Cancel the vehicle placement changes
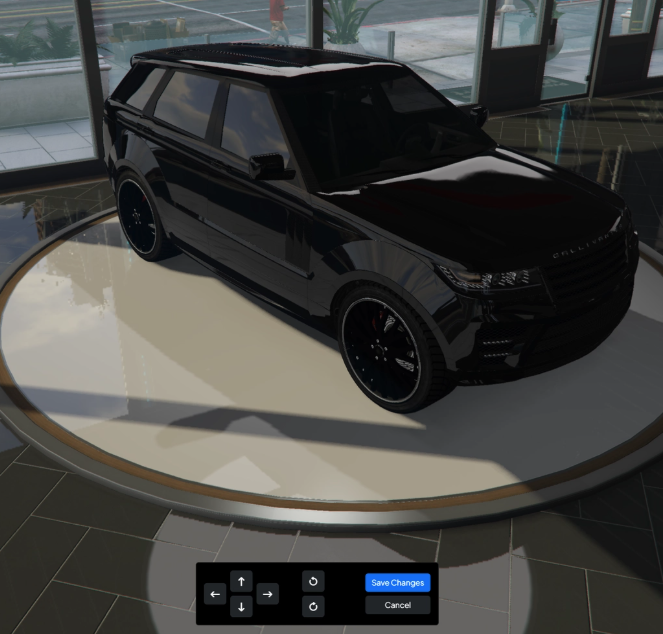Viewport: 663px width, 634px height. coord(397,605)
